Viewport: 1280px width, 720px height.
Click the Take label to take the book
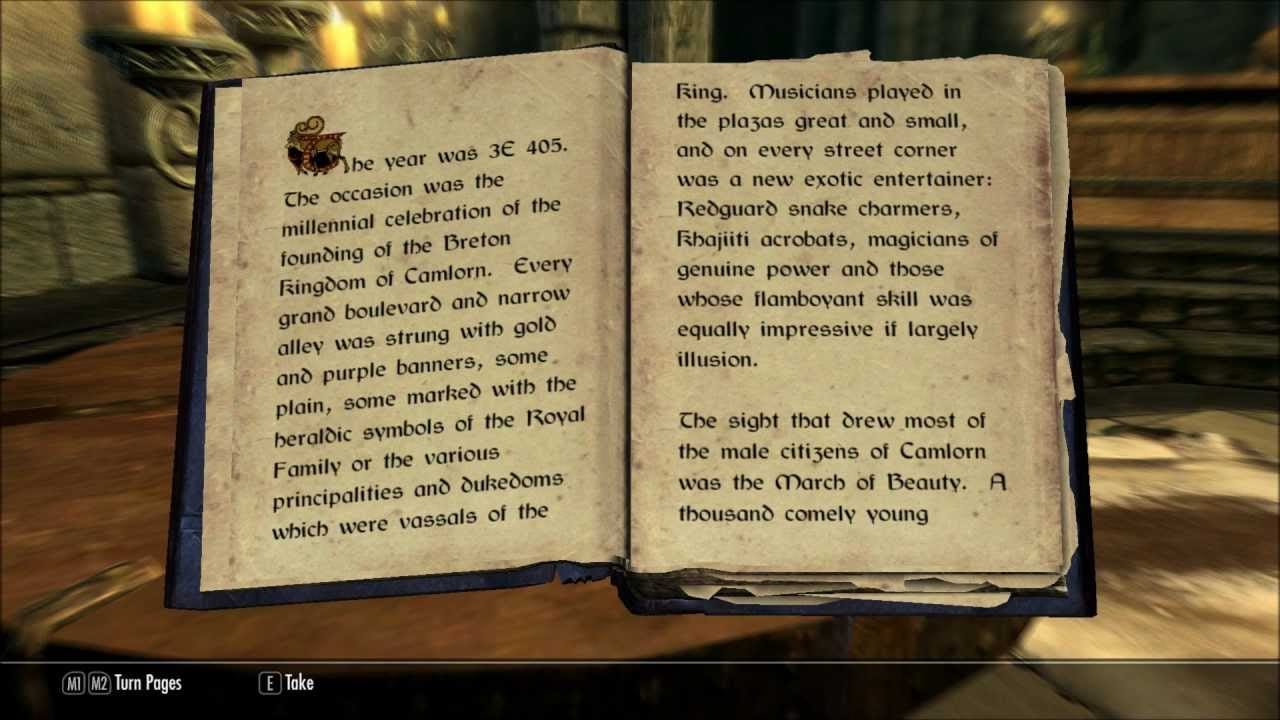(299, 683)
